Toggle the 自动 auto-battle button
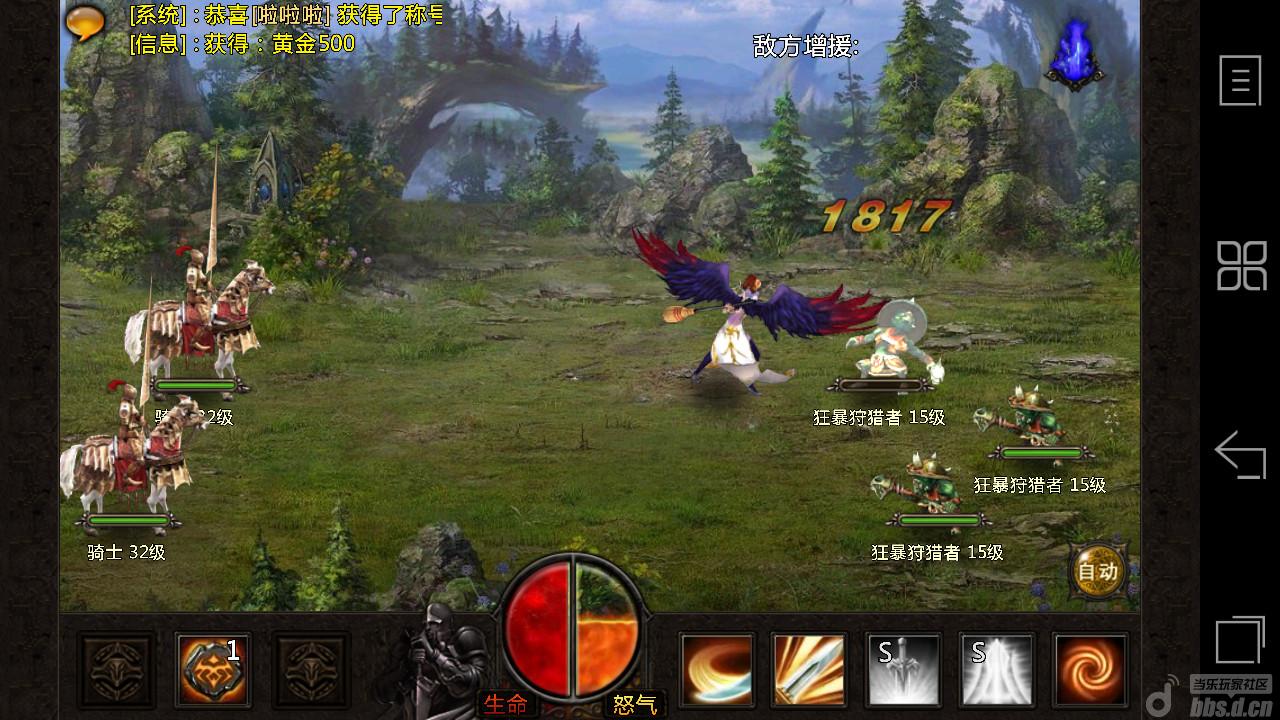Viewport: 1280px width, 720px height. [1097, 571]
